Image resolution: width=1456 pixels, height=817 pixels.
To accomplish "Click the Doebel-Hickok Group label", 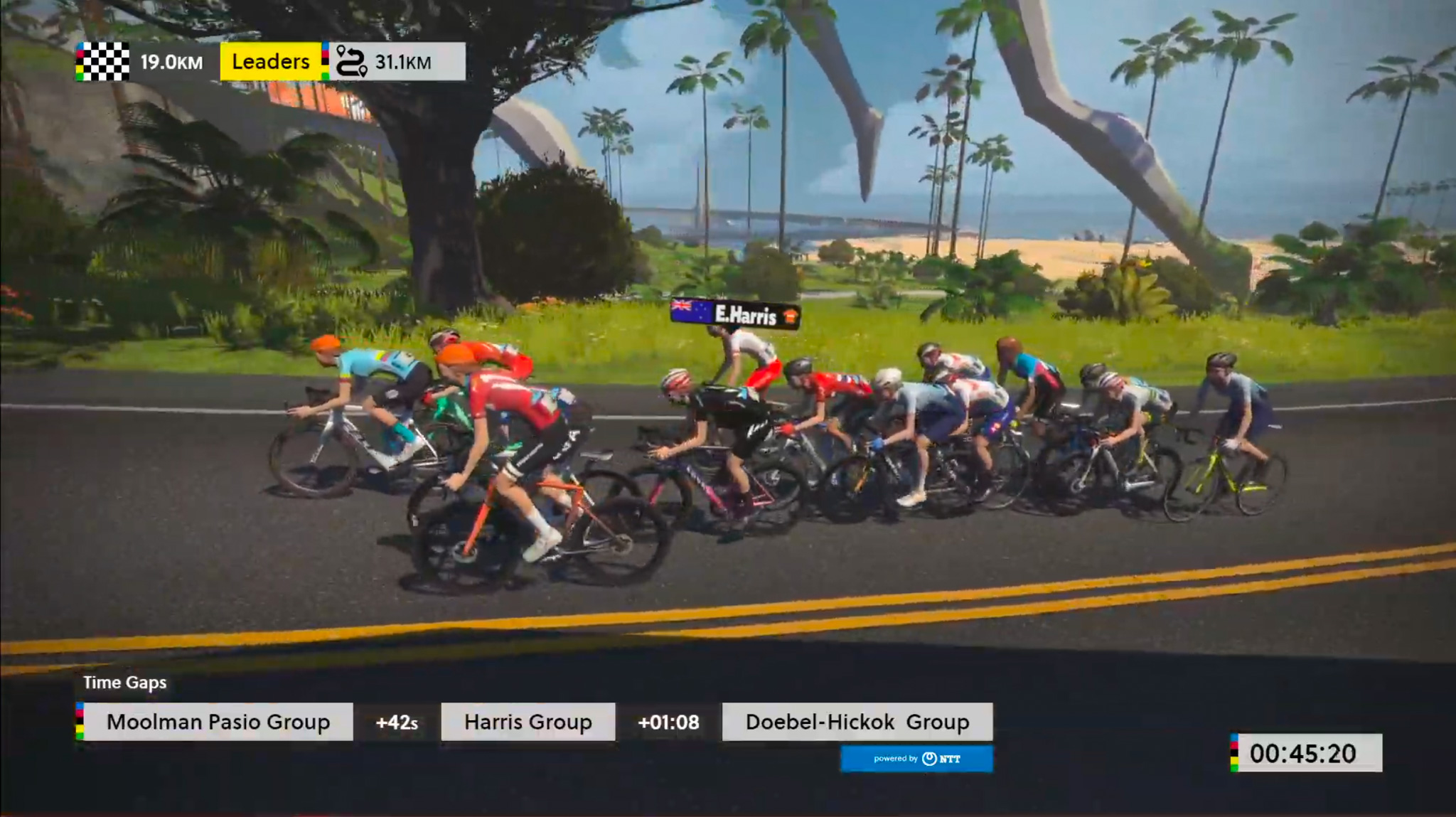I will pyautogui.click(x=857, y=722).
